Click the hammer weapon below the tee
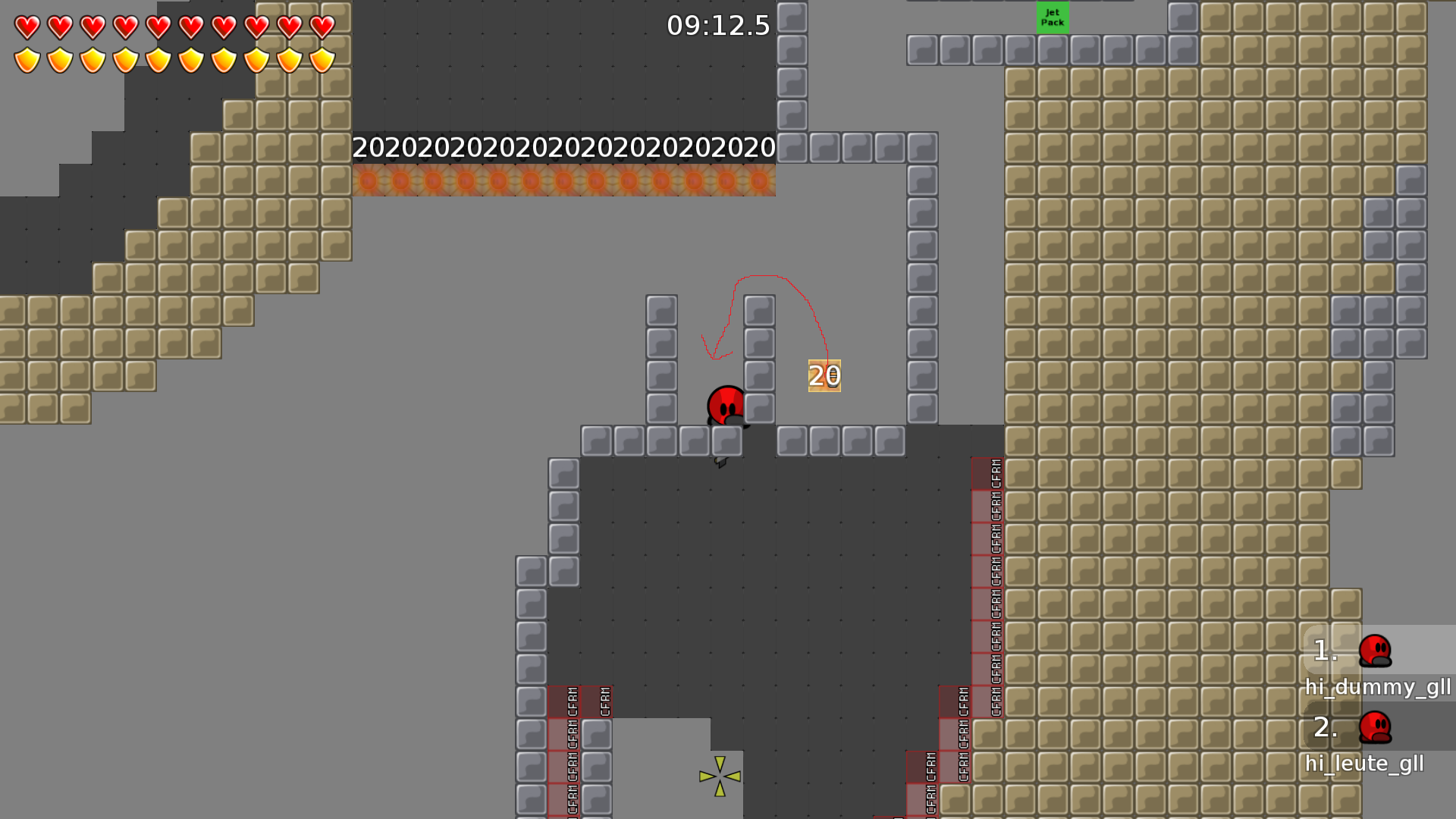The height and width of the screenshot is (819, 1456). [x=719, y=463]
